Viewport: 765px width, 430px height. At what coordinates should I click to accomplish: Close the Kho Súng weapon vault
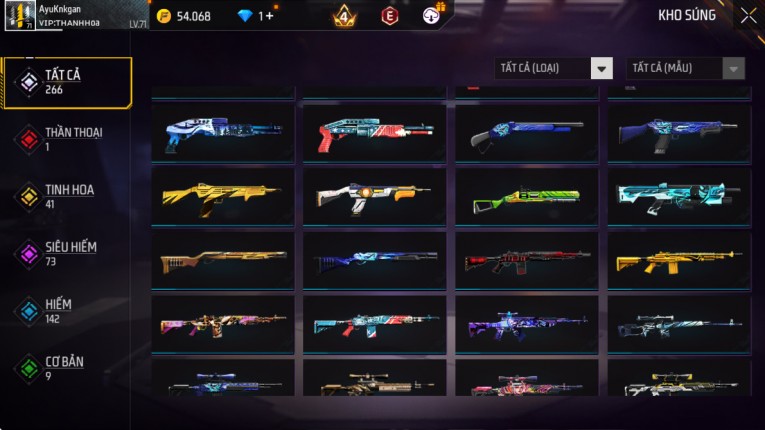pyautogui.click(x=748, y=16)
